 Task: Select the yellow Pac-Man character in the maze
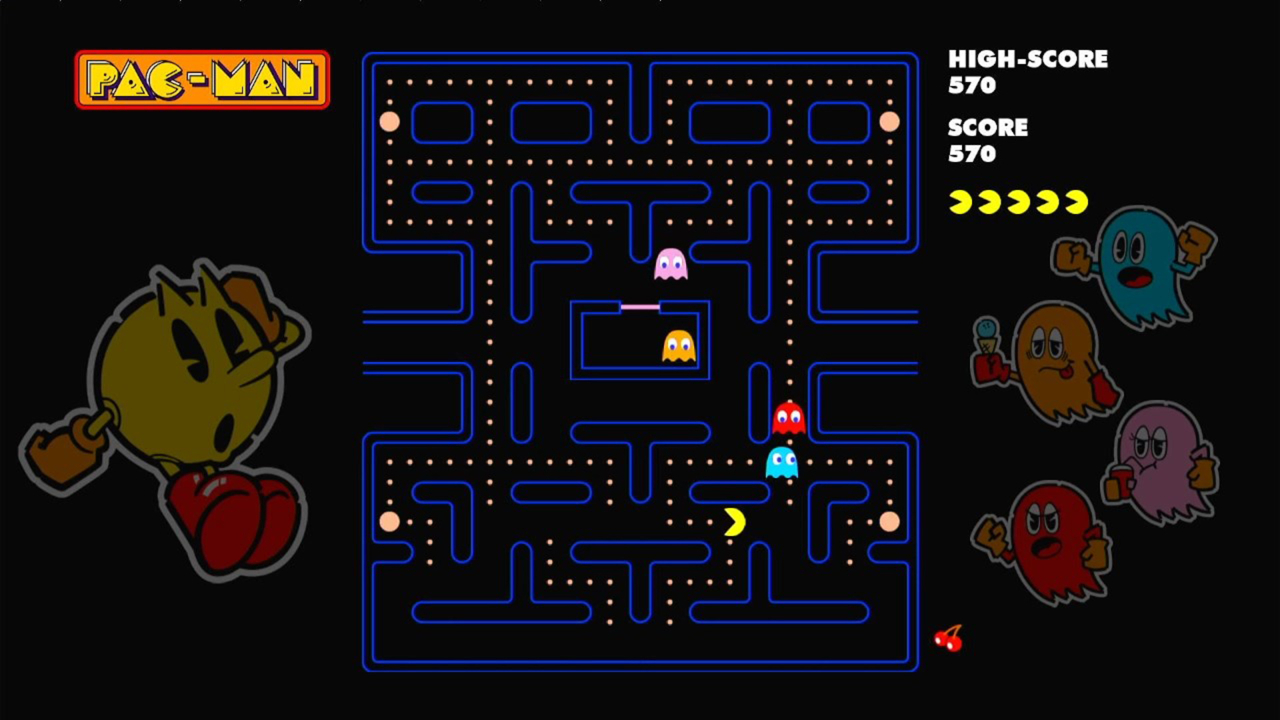coord(733,522)
